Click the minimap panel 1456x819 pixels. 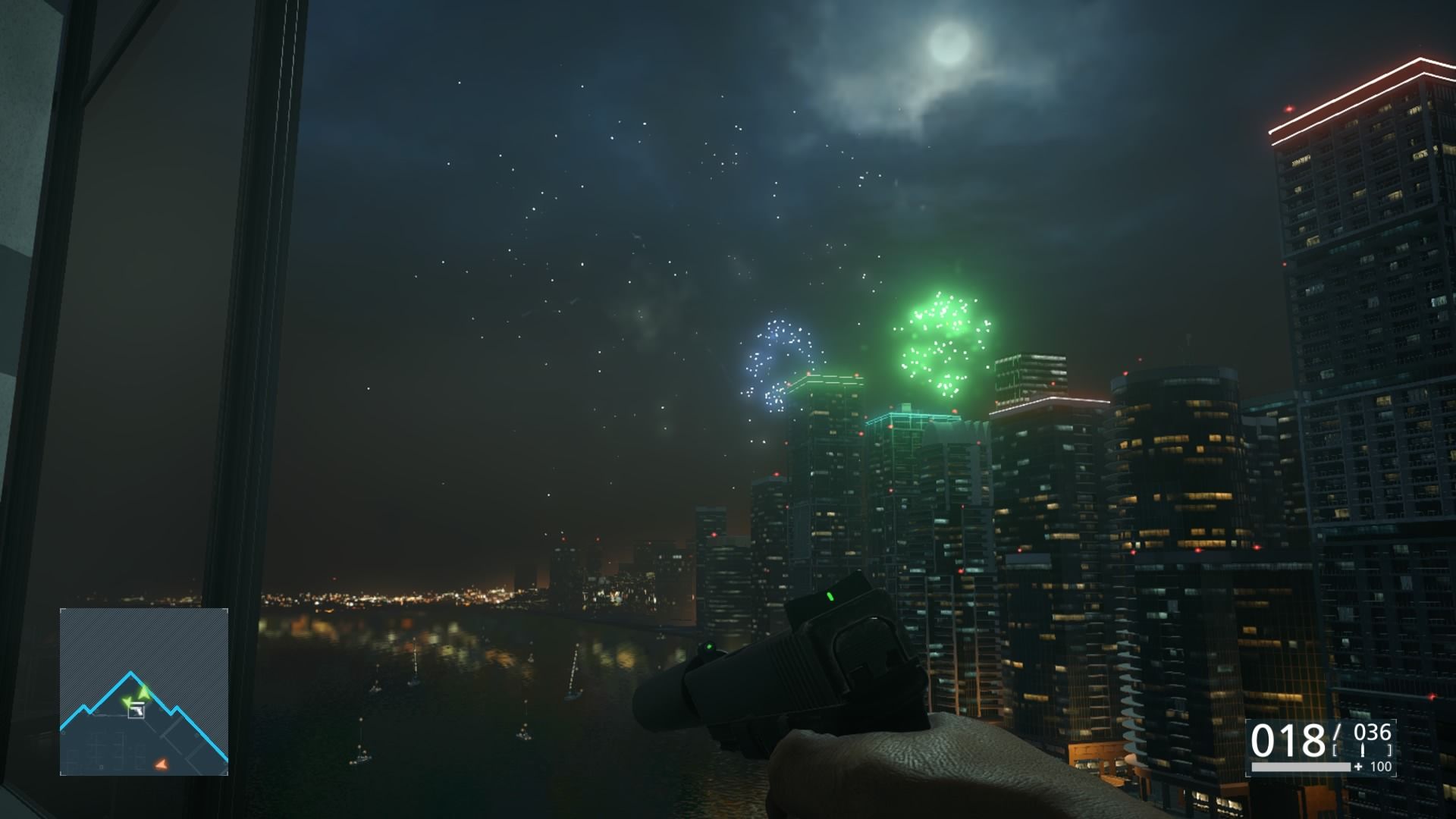[x=144, y=691]
